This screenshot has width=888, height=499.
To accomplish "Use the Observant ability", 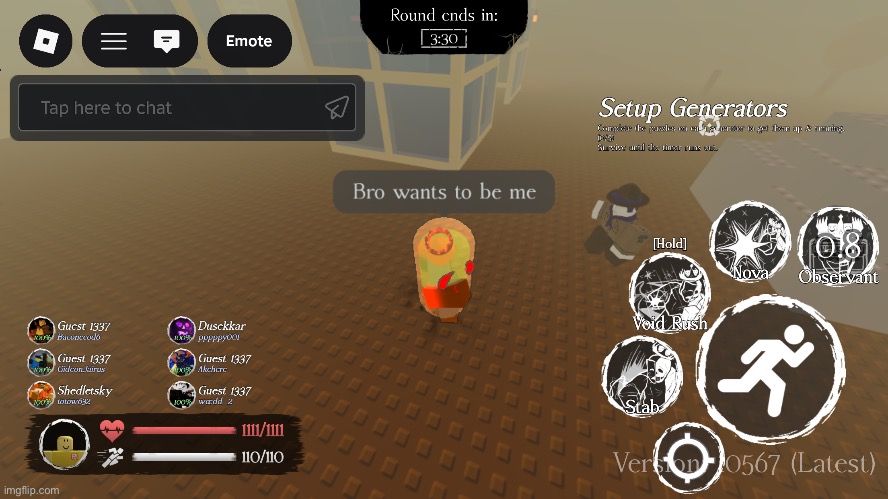I will (837, 247).
